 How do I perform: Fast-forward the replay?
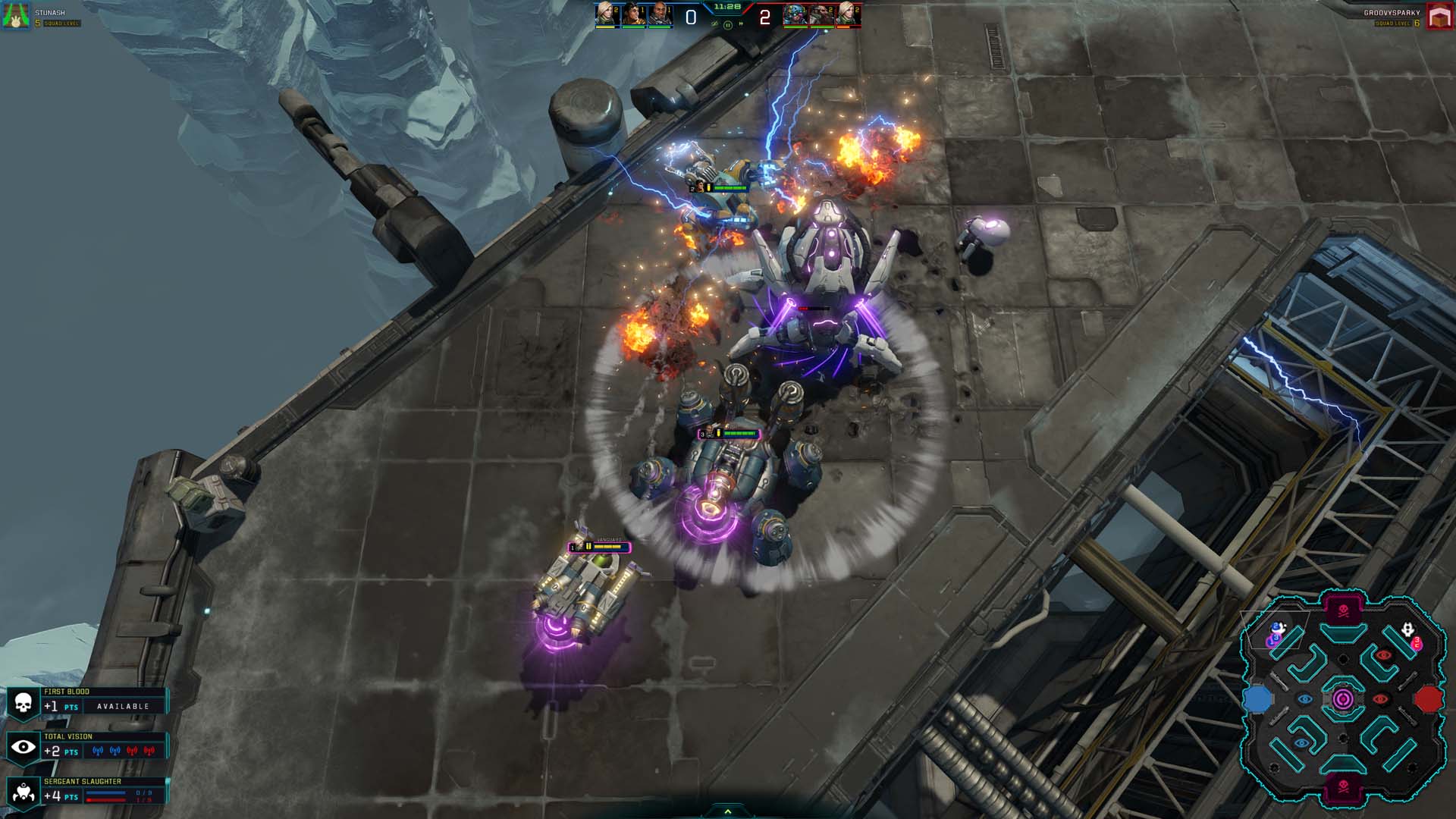tap(741, 25)
